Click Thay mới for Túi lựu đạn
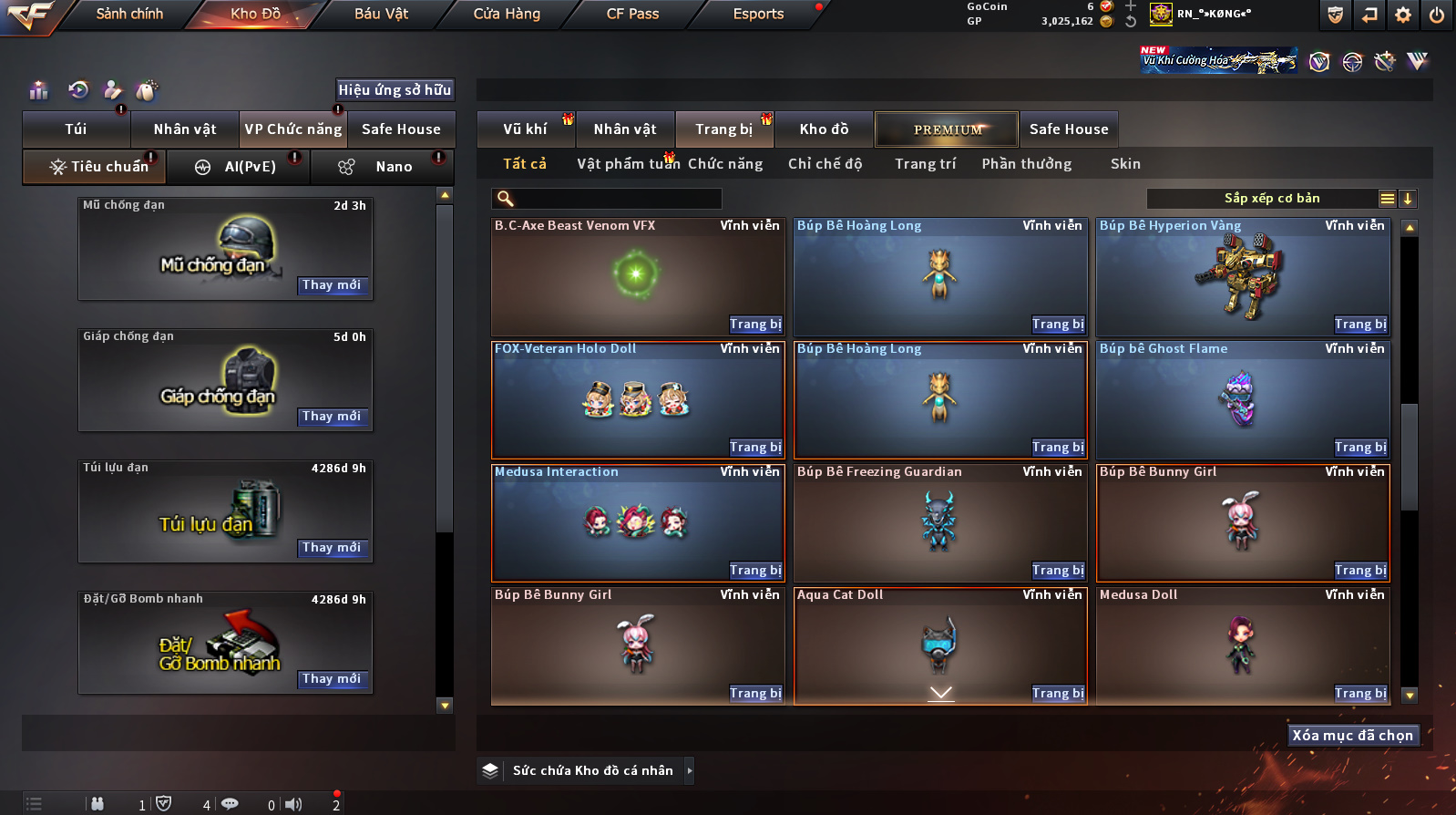The width and height of the screenshot is (1456, 815). pyautogui.click(x=332, y=548)
